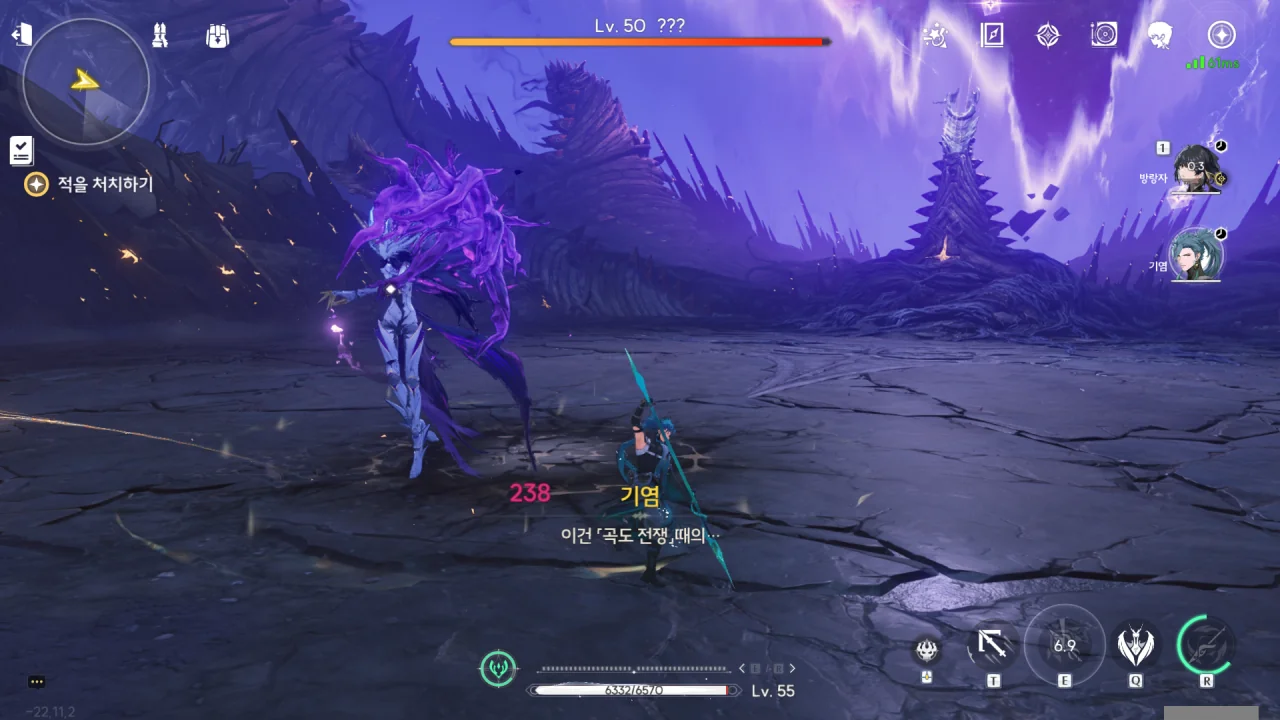Image resolution: width=1280 pixels, height=720 pixels.
Task: Activate resonance skill on cooldown 6.9
Action: 1064,646
